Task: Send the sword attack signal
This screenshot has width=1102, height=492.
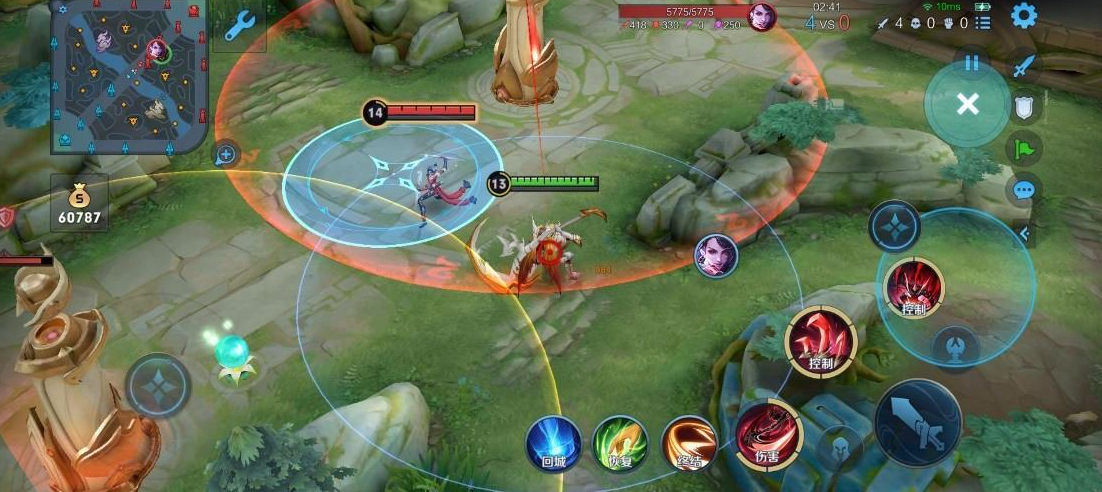Action: [1023, 66]
